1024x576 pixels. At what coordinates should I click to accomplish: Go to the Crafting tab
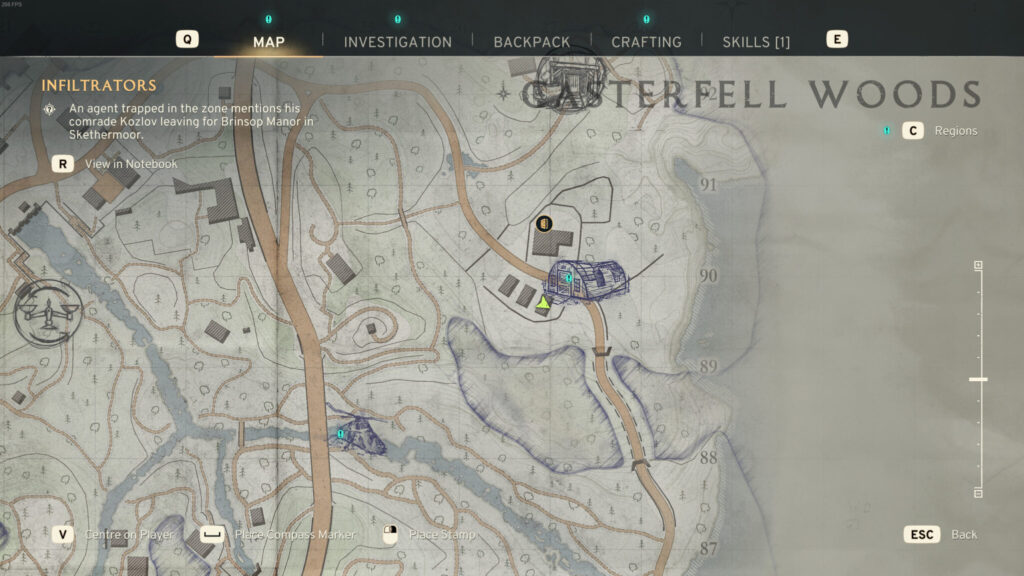646,42
